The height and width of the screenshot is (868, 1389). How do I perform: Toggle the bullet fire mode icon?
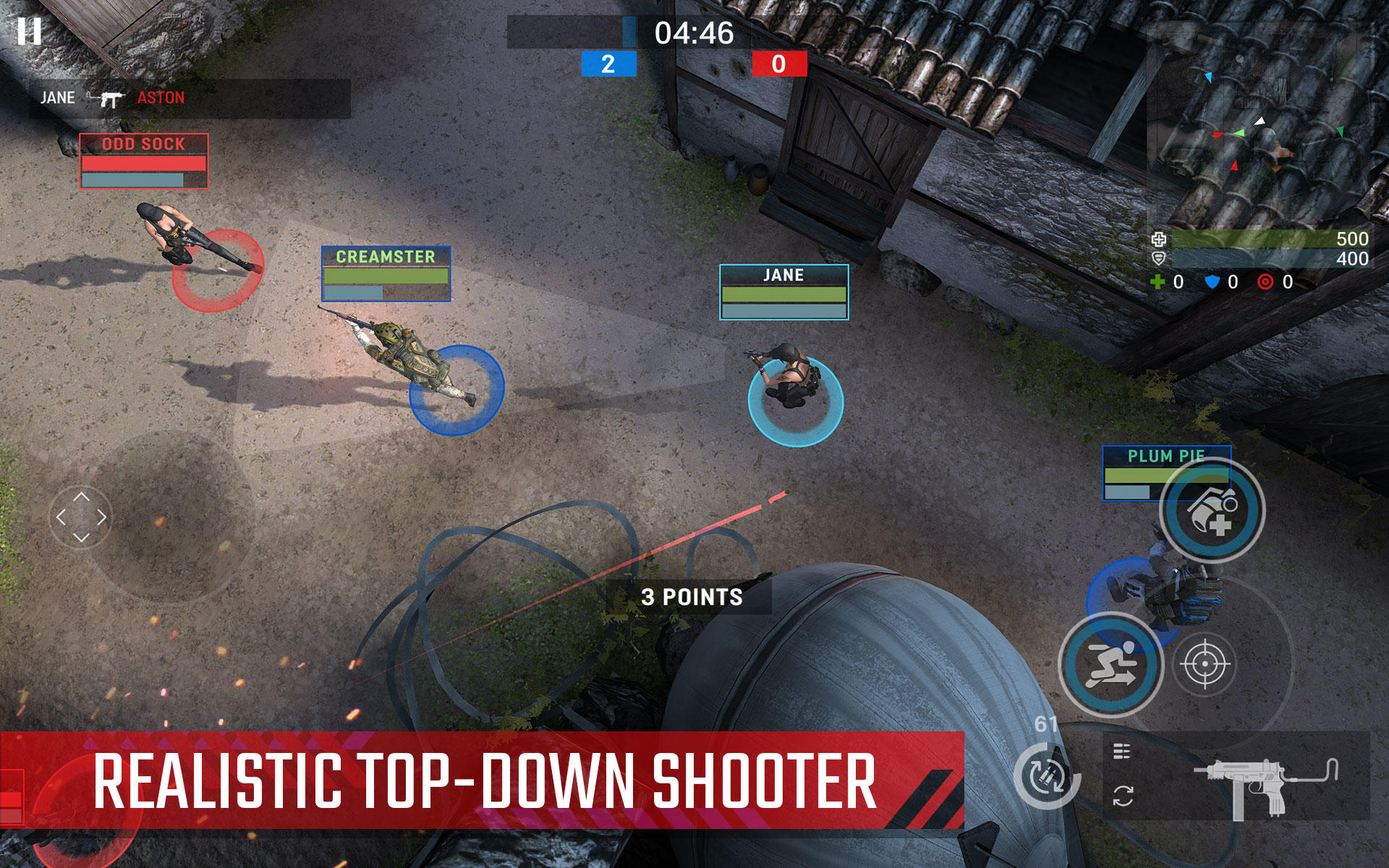coord(1122,752)
